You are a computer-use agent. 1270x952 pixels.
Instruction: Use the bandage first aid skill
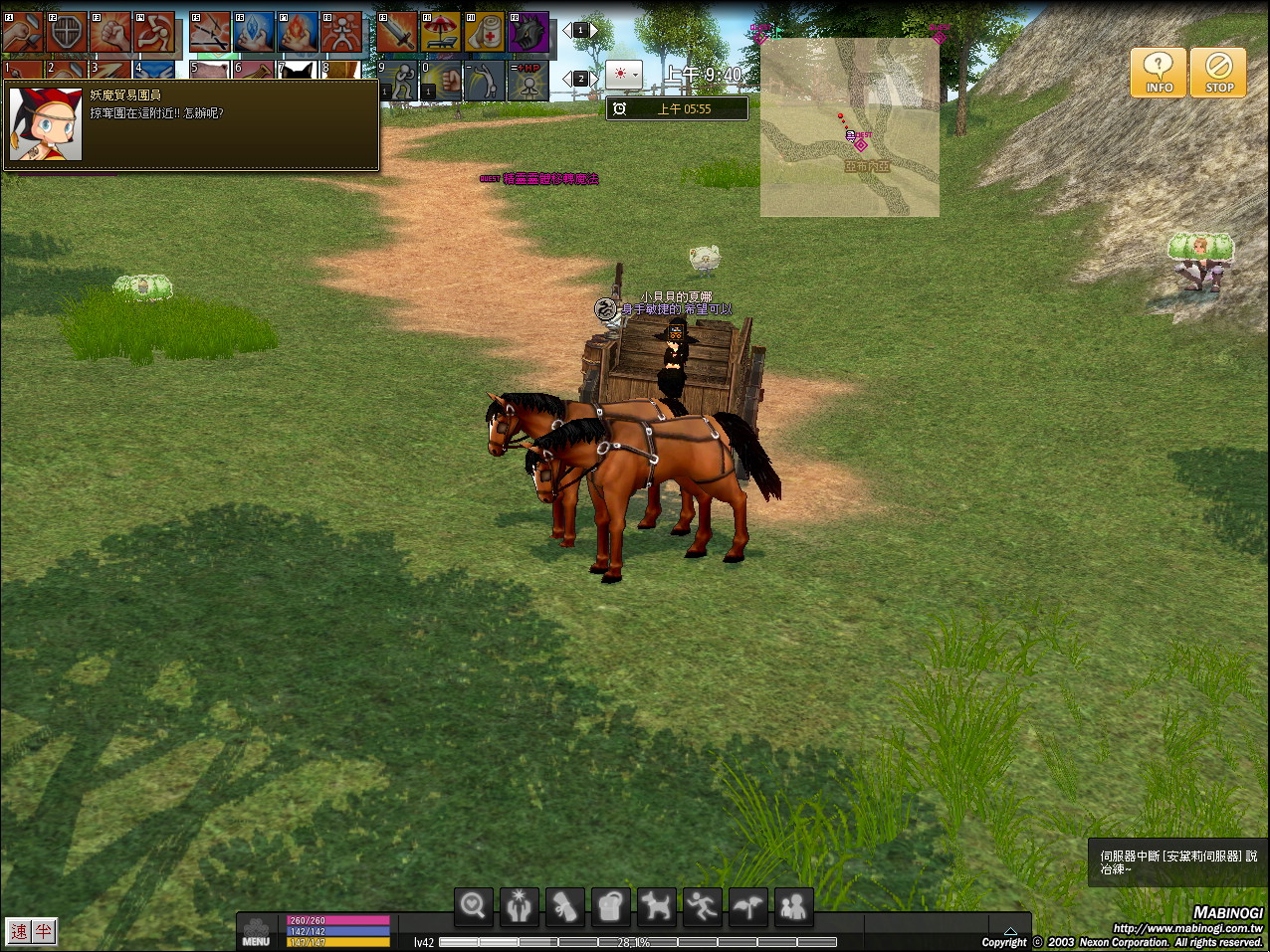(485, 33)
